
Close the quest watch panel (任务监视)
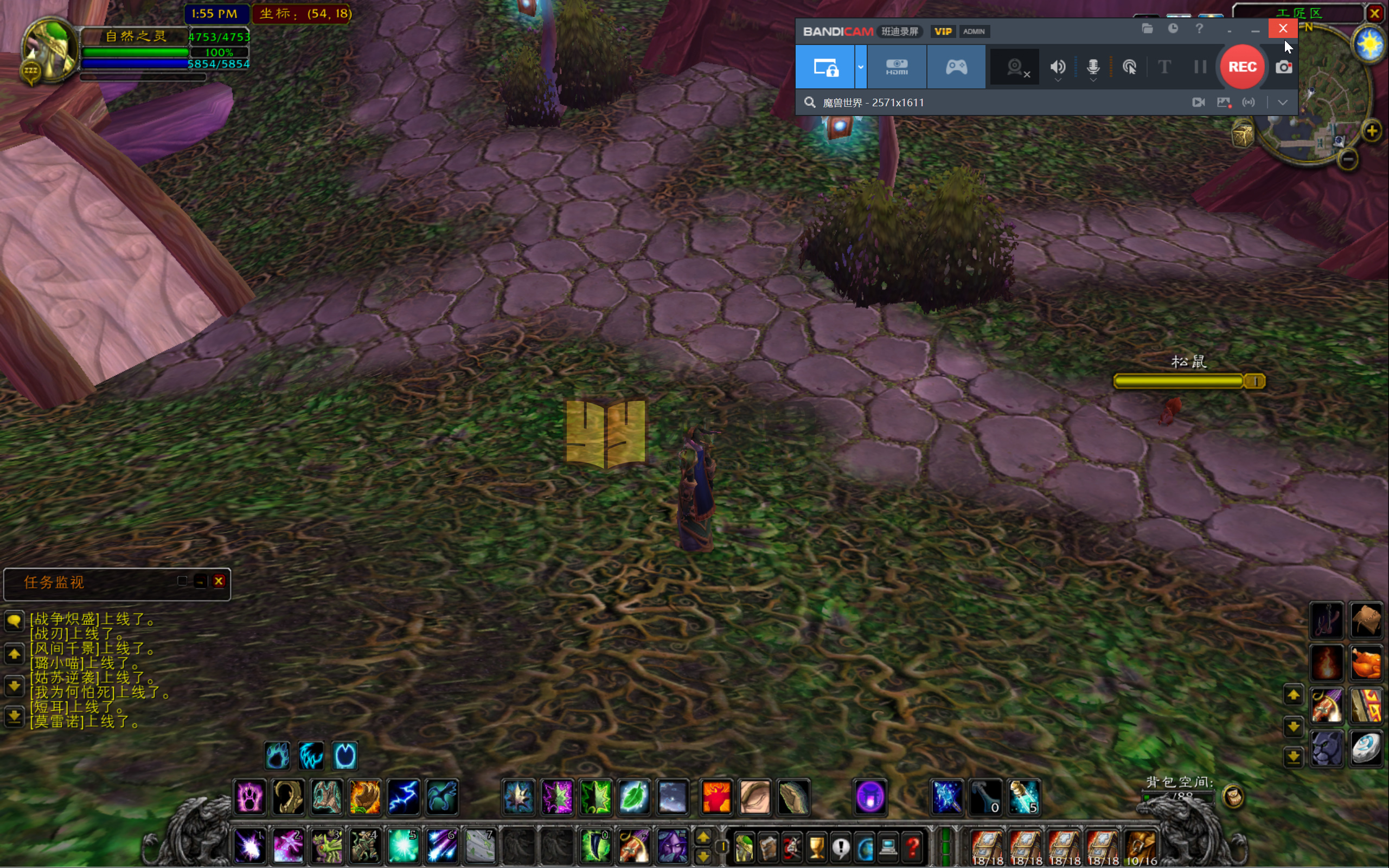219,581
